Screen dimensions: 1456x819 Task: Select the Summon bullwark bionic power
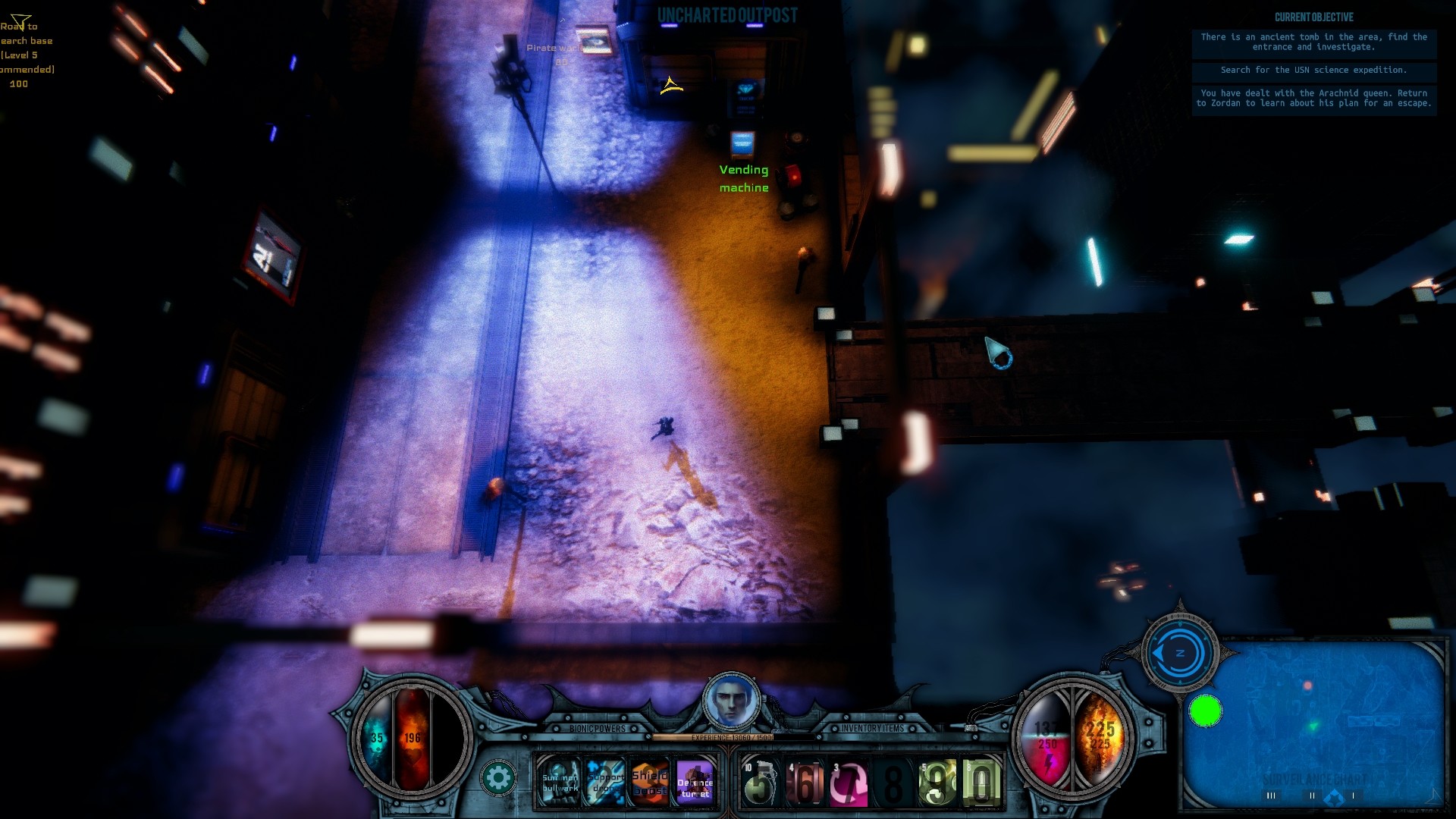tap(561, 782)
